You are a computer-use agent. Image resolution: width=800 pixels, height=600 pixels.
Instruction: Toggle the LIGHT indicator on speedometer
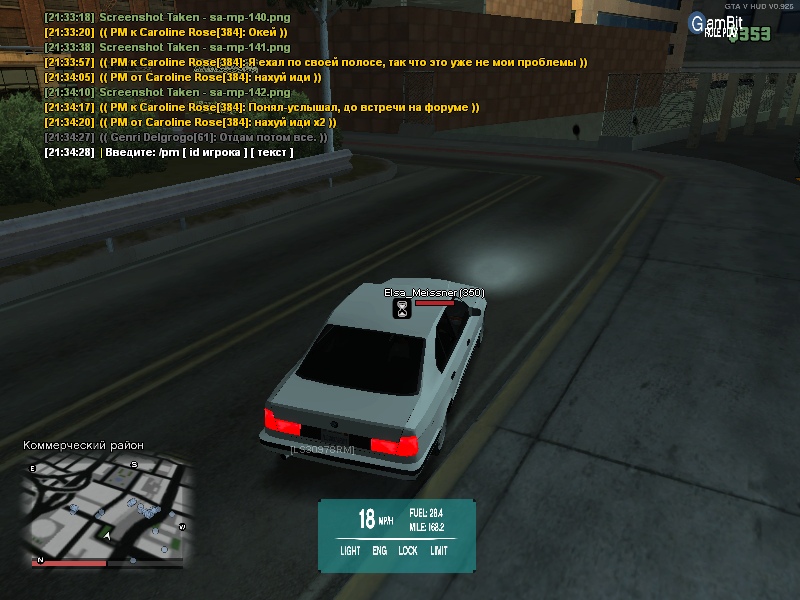[x=350, y=550]
